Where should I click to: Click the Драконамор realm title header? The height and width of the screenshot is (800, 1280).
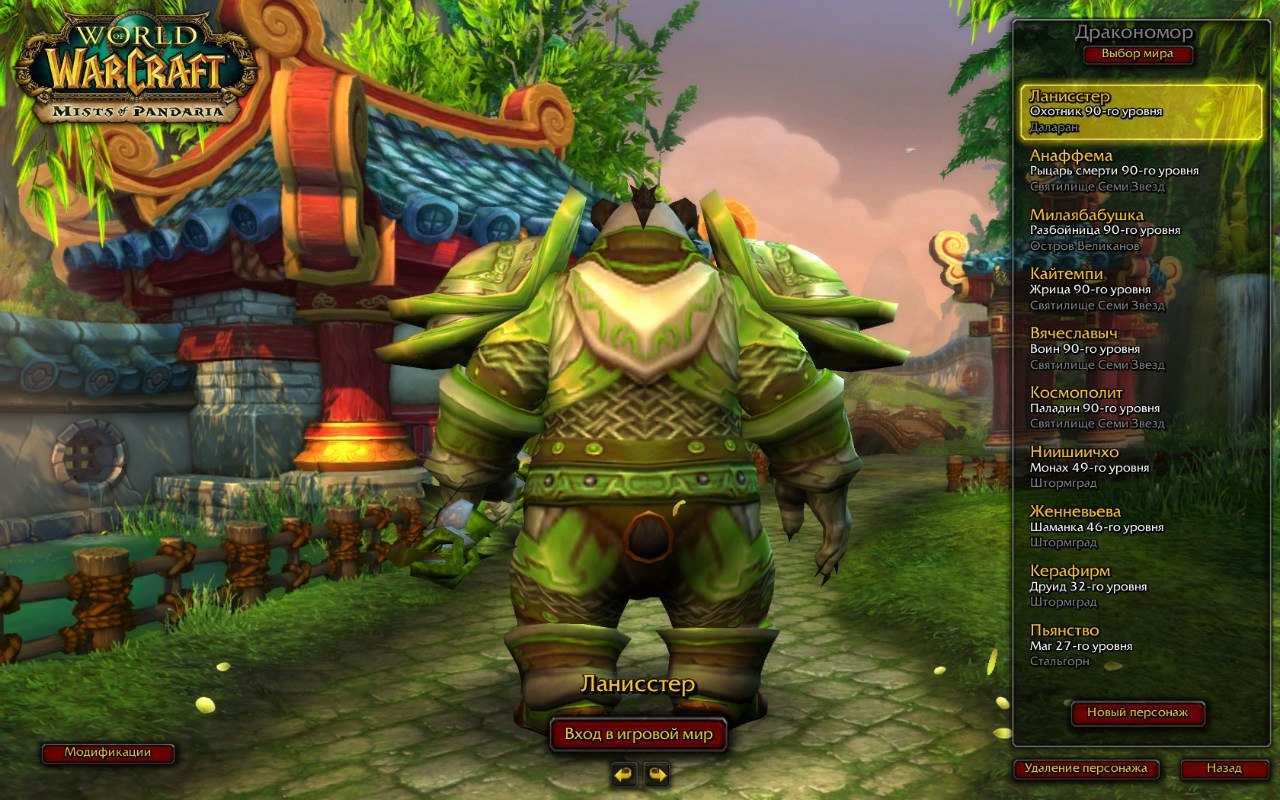(1135, 33)
